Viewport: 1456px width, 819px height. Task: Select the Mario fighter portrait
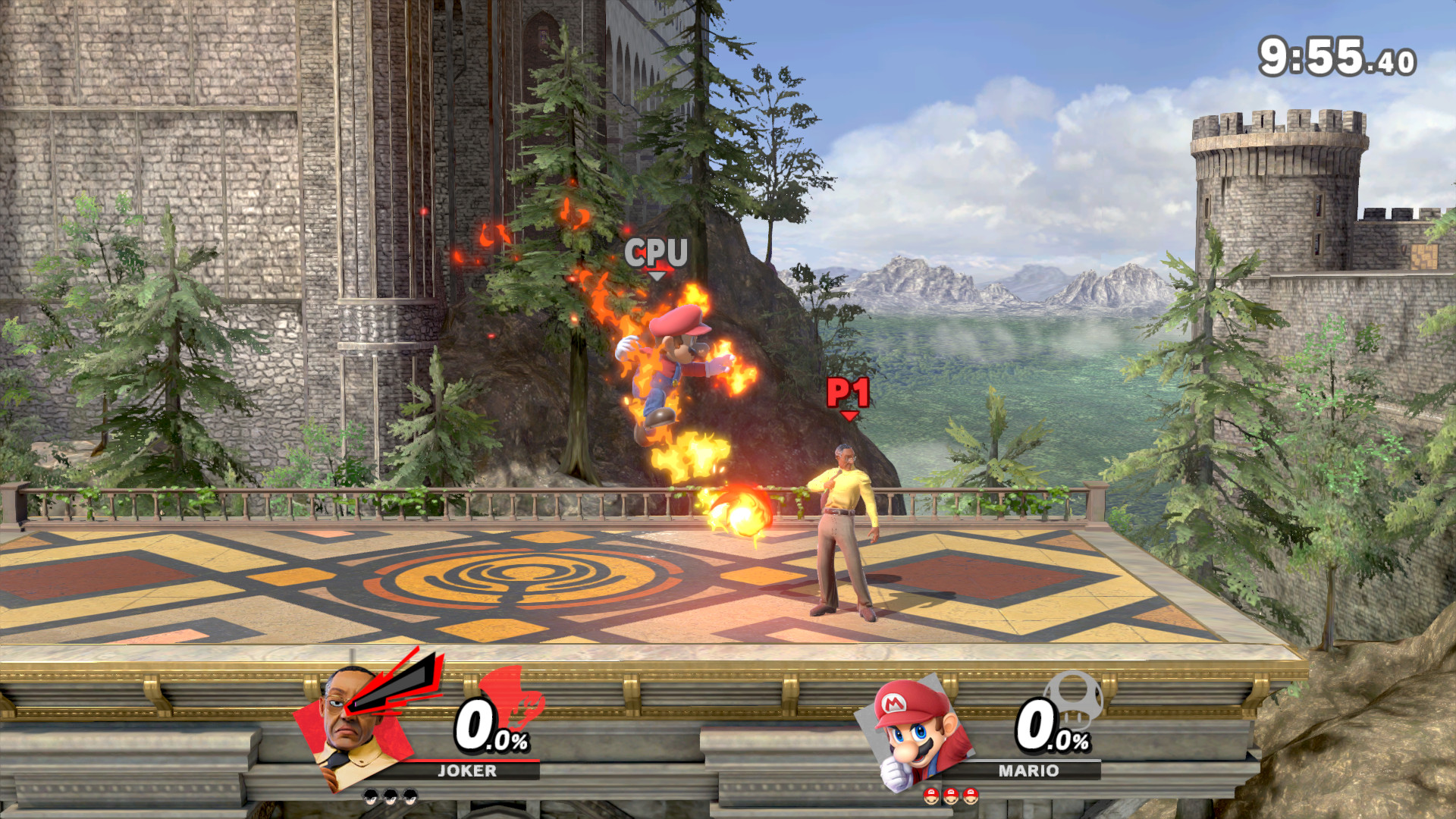click(x=914, y=733)
